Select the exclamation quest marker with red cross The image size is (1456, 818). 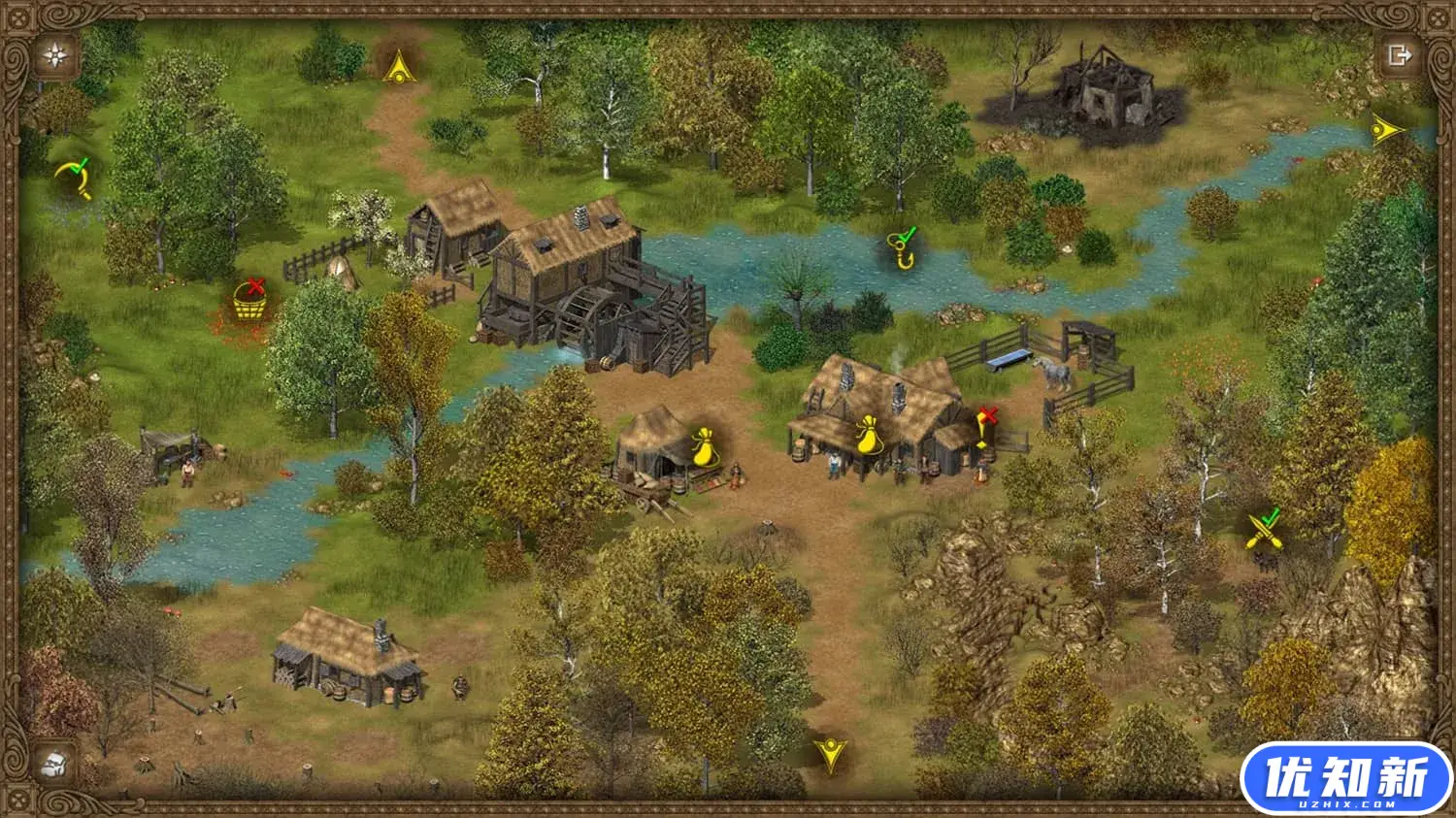tap(984, 429)
